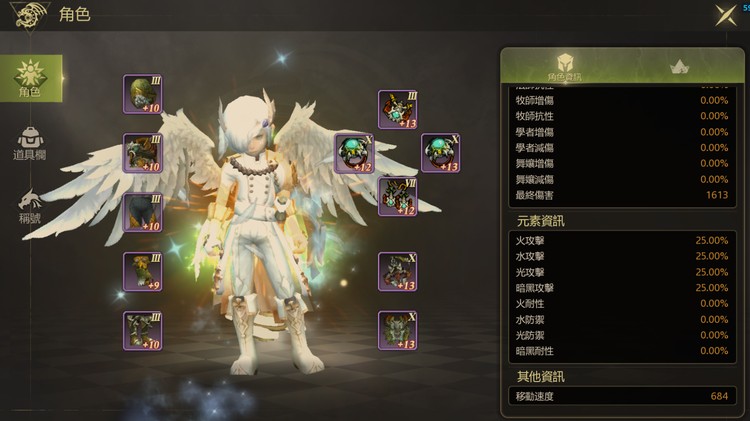Close the character screen with the X
The height and width of the screenshot is (421, 750).
coord(725,14)
